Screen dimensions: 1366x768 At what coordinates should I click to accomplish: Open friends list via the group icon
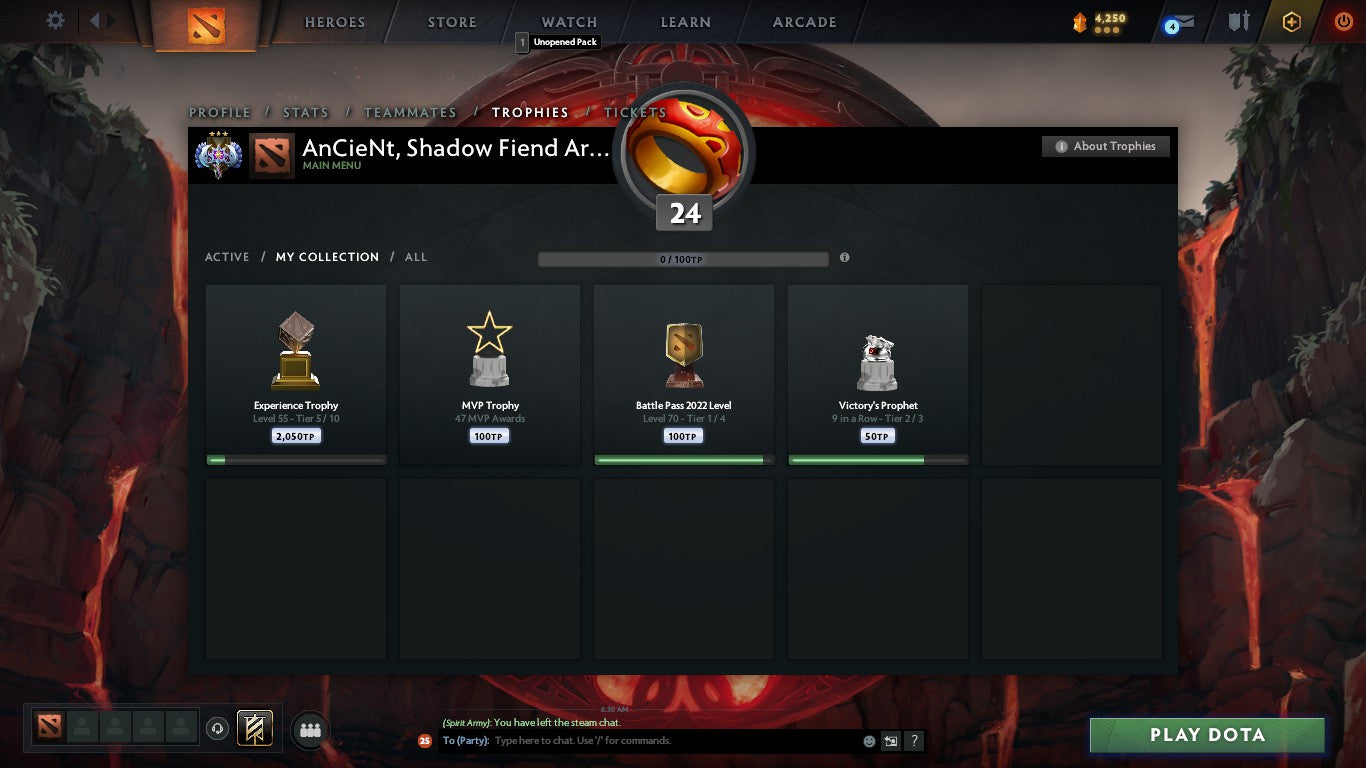click(310, 730)
